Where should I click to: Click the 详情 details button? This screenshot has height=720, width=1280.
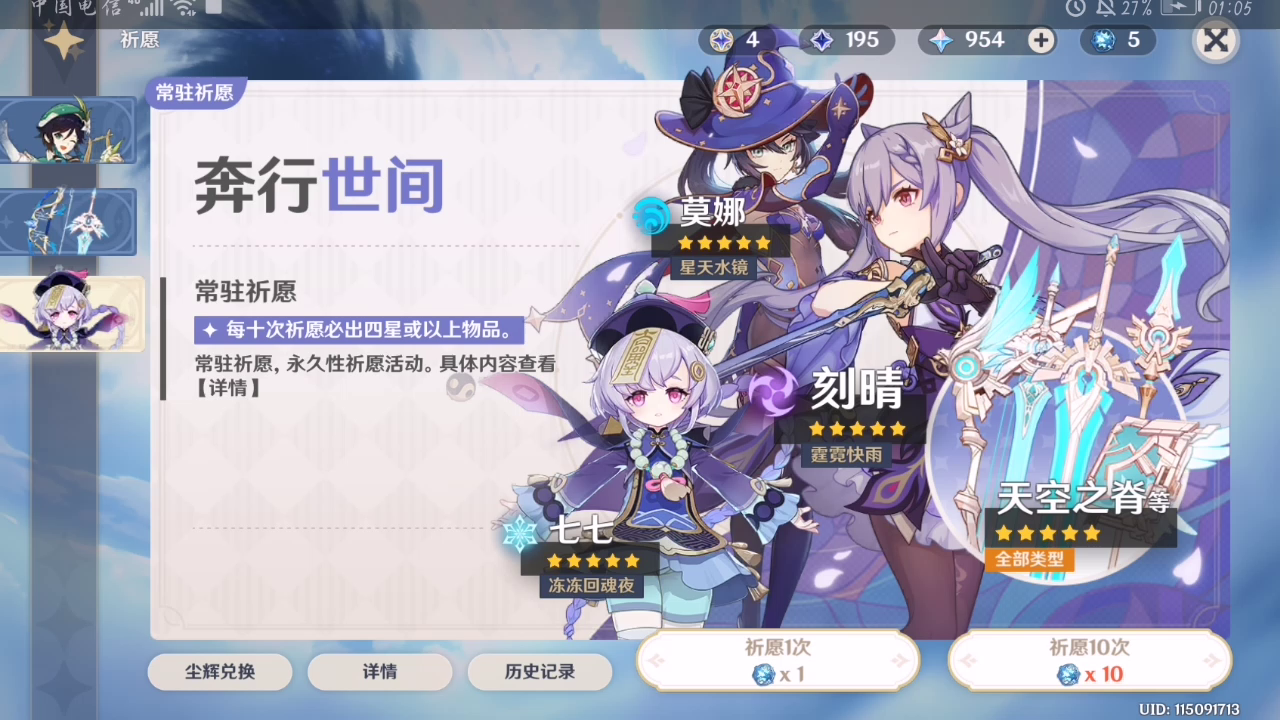point(380,672)
